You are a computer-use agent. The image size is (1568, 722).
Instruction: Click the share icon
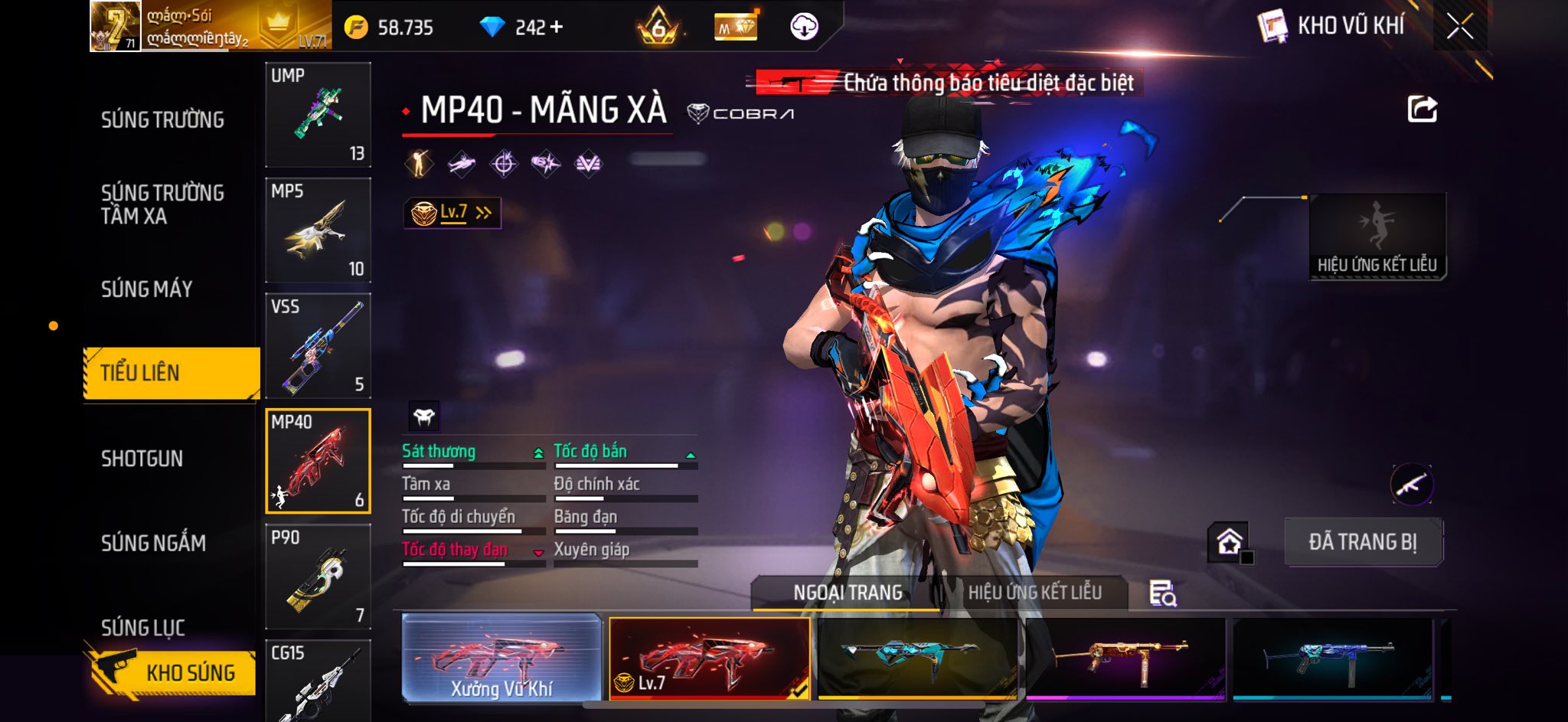[1422, 109]
